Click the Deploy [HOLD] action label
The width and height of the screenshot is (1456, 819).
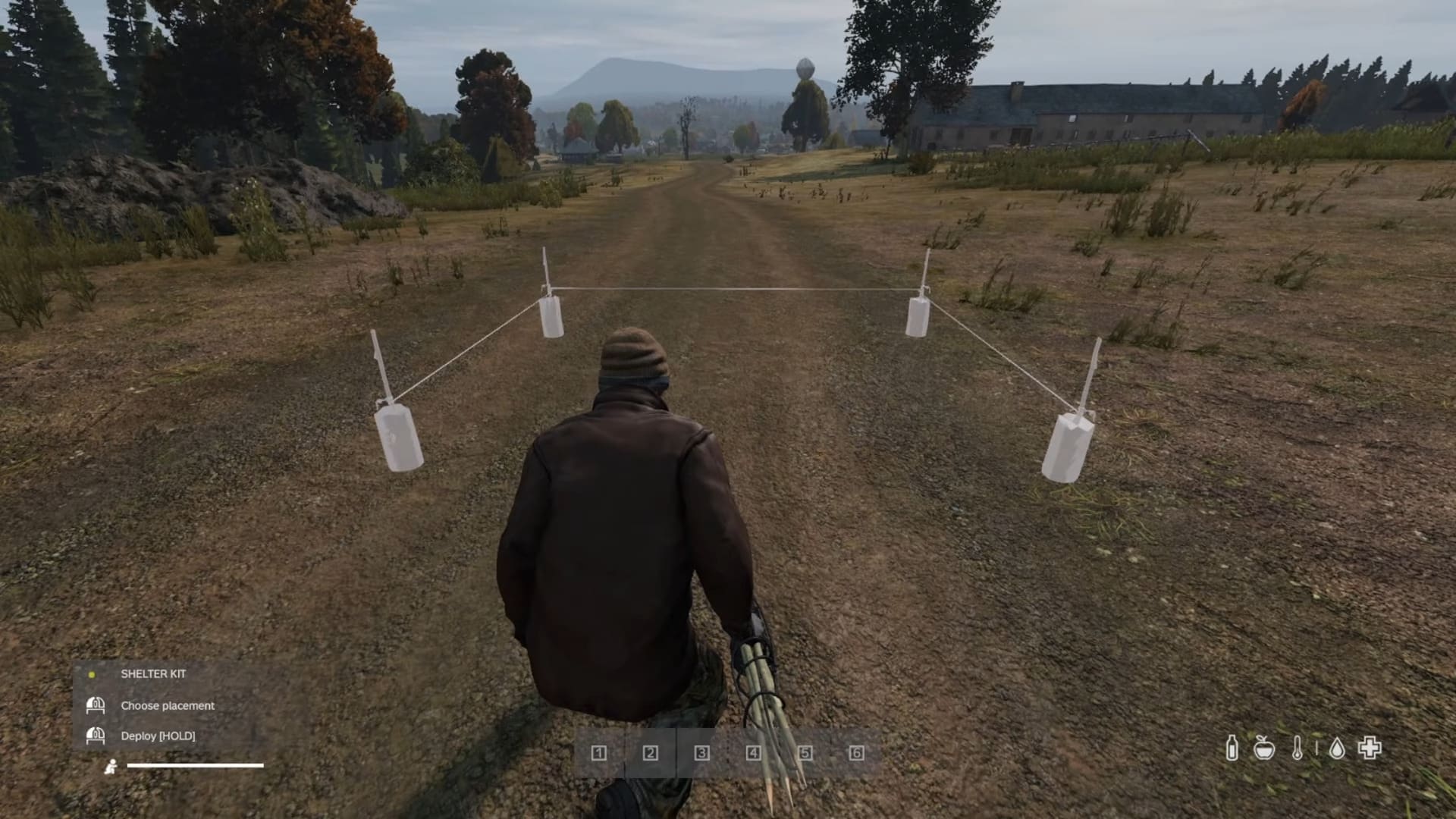click(x=159, y=736)
